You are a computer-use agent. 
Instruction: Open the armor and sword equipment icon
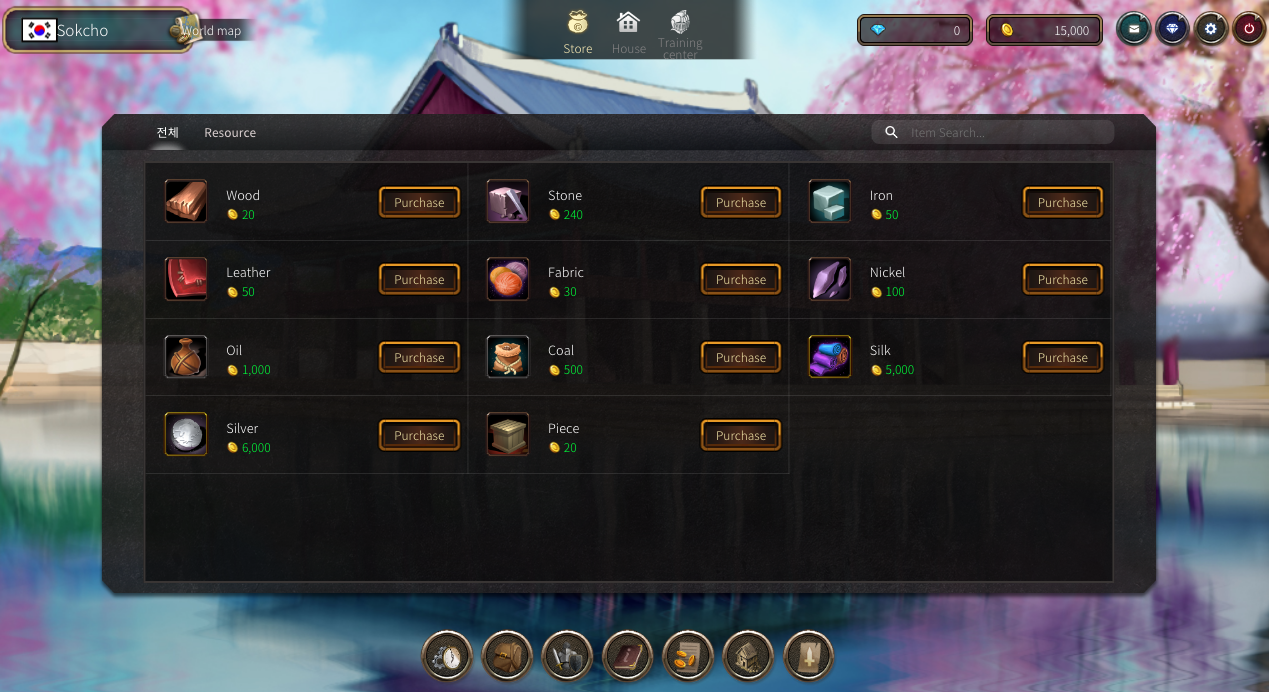(567, 656)
